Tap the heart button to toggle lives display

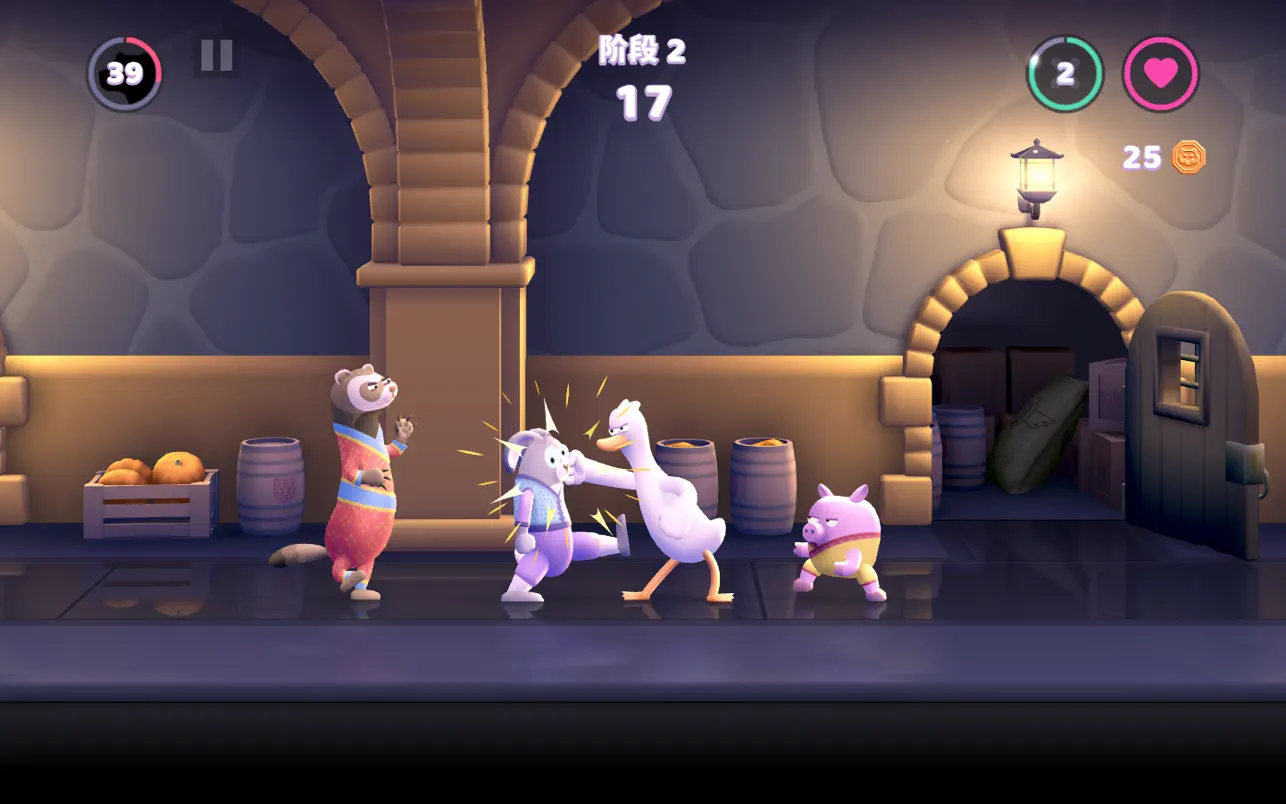coord(1160,75)
